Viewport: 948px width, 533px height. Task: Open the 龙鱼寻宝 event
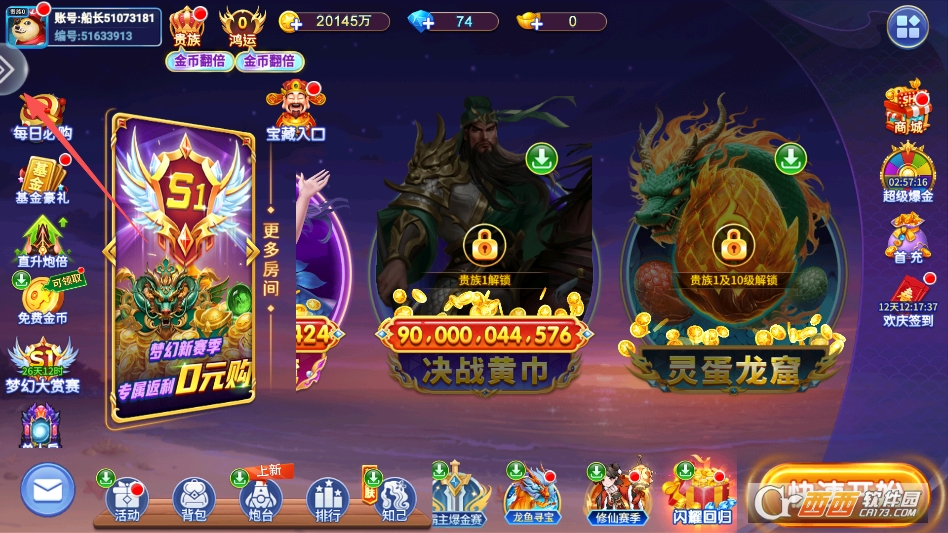coord(531,495)
